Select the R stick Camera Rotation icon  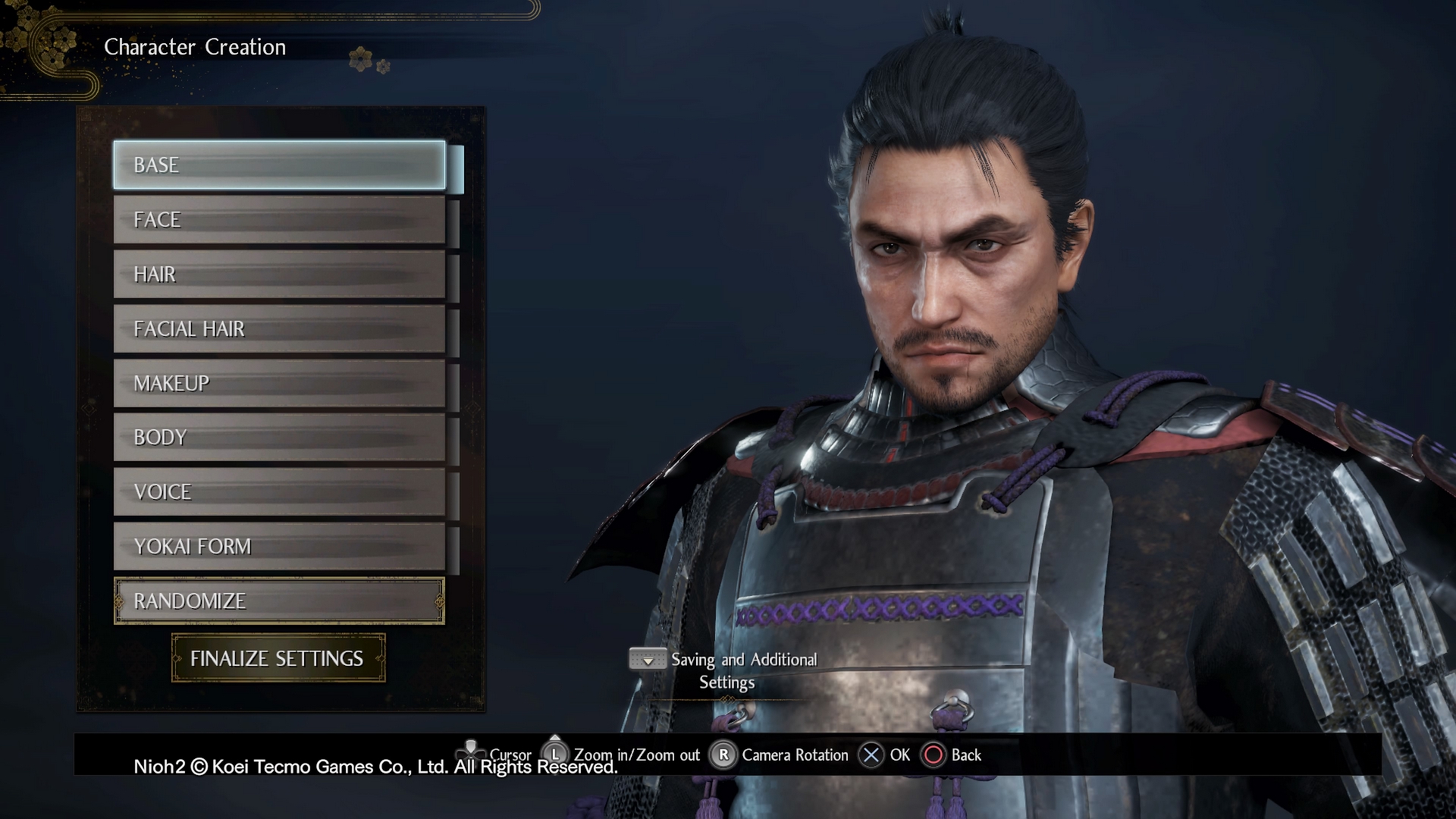721,755
